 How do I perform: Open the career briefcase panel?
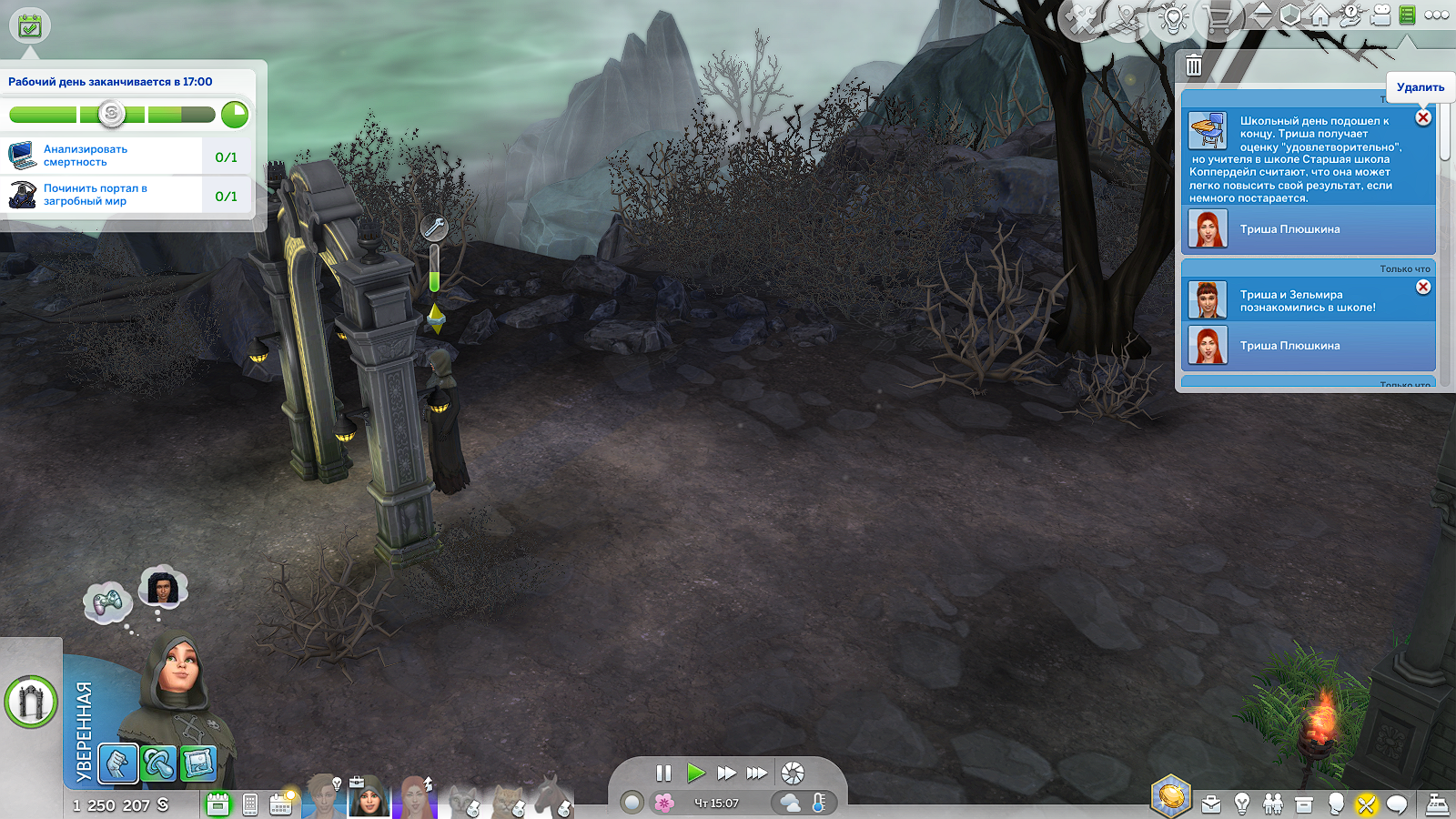[1211, 804]
